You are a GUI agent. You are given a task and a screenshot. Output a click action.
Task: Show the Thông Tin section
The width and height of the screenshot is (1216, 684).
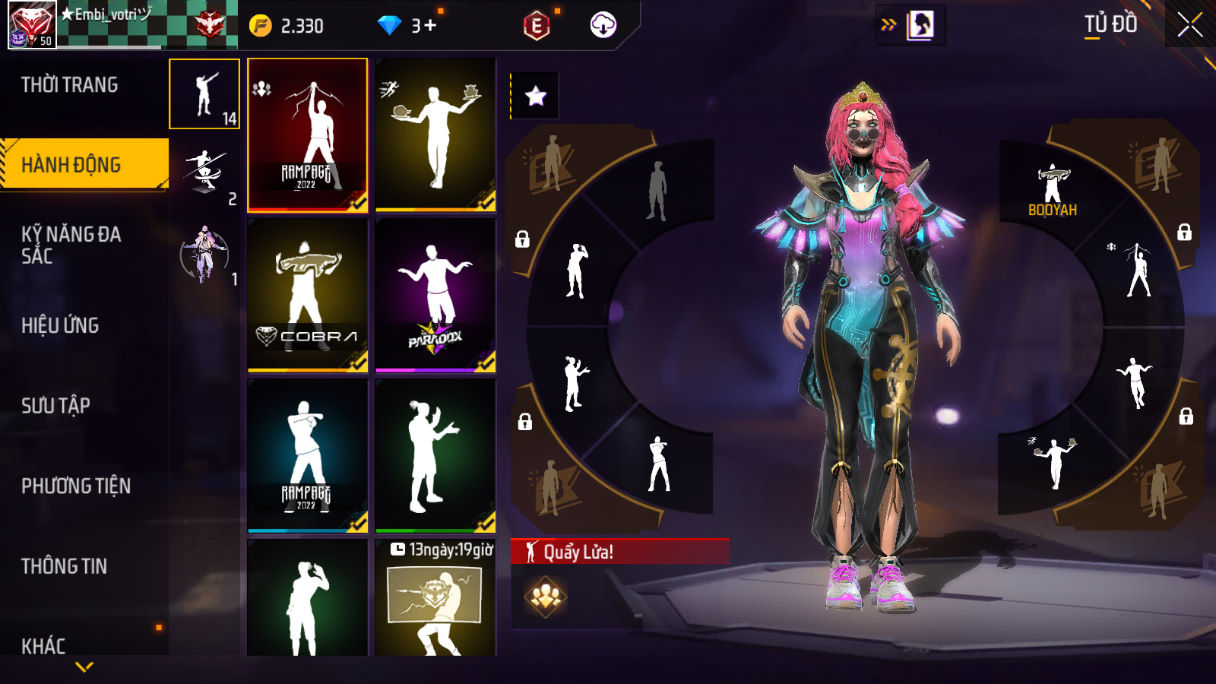[x=64, y=566]
